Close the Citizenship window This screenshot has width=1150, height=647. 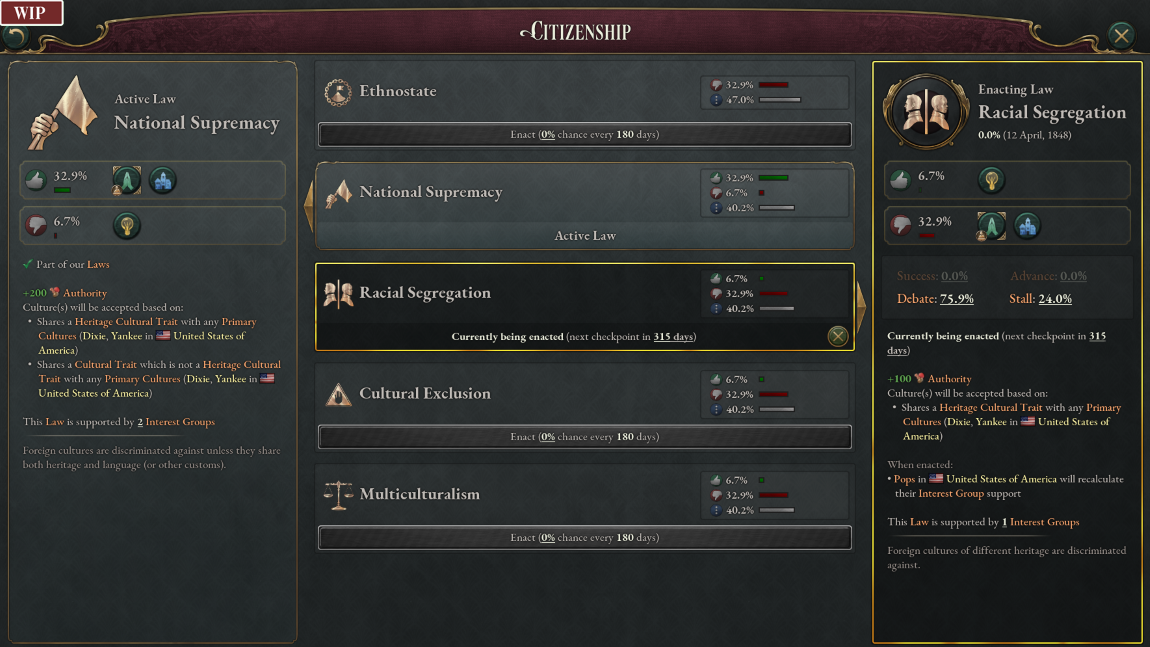click(x=1121, y=35)
